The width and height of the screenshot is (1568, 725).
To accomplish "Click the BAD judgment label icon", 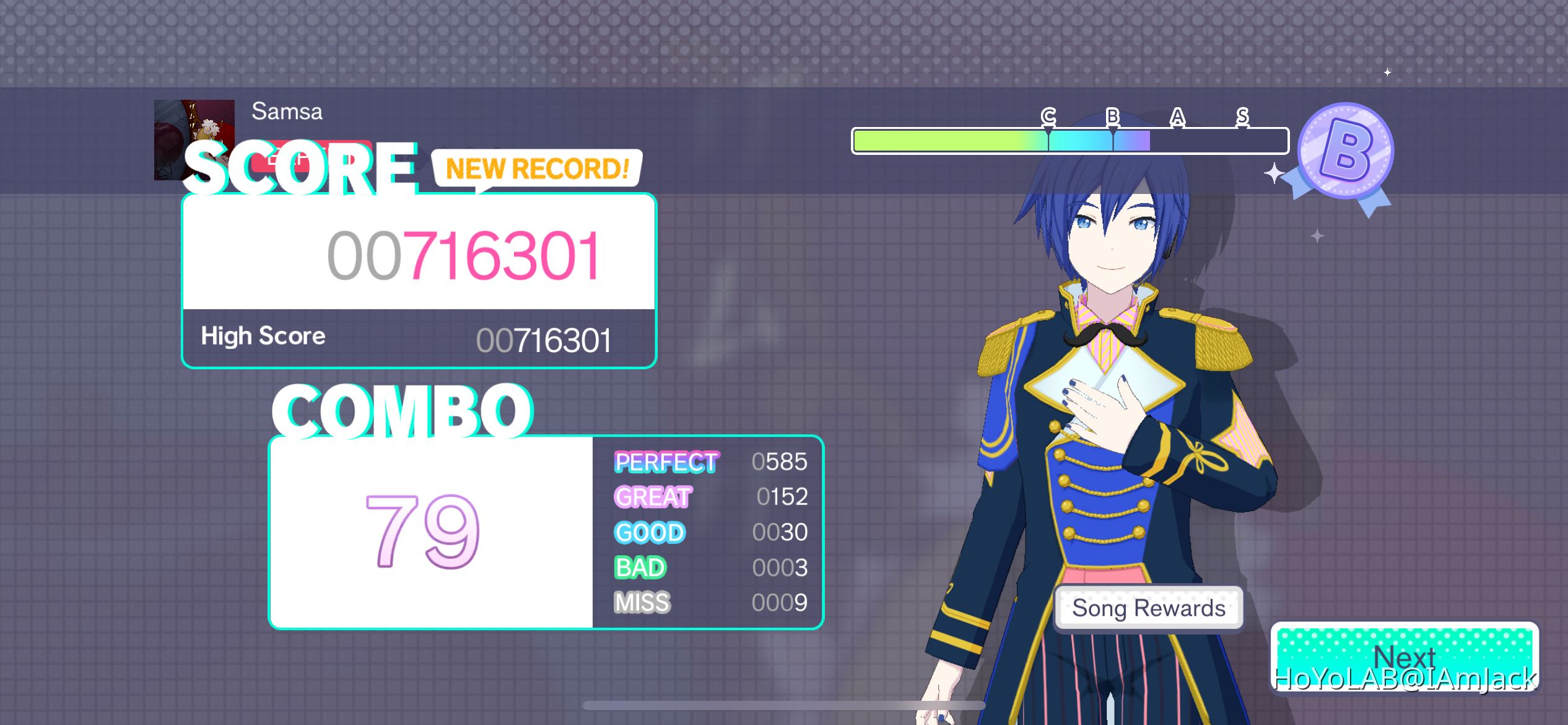I will [641, 567].
